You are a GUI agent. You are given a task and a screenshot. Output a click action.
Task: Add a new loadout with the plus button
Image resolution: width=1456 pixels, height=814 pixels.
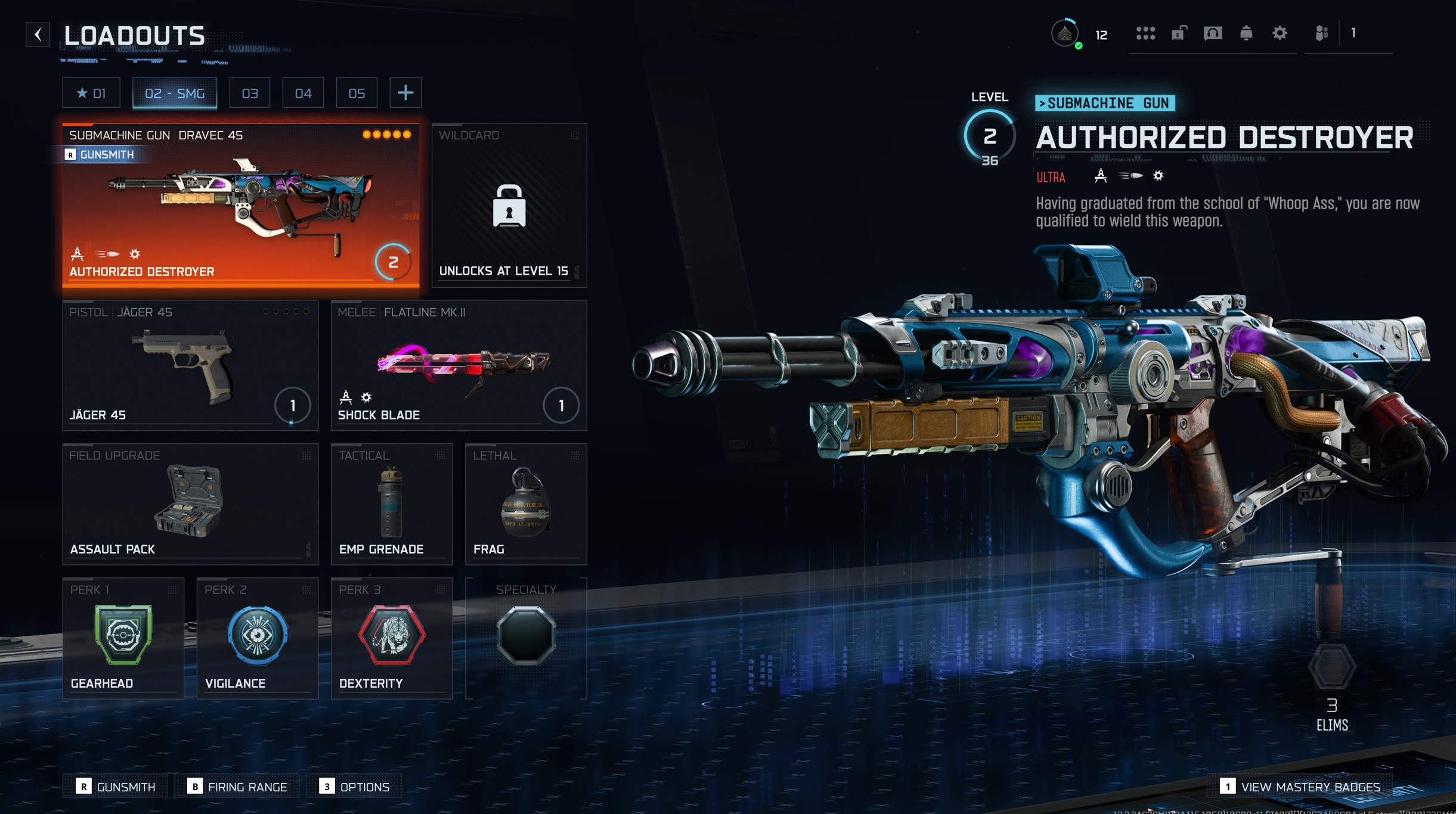tap(405, 93)
